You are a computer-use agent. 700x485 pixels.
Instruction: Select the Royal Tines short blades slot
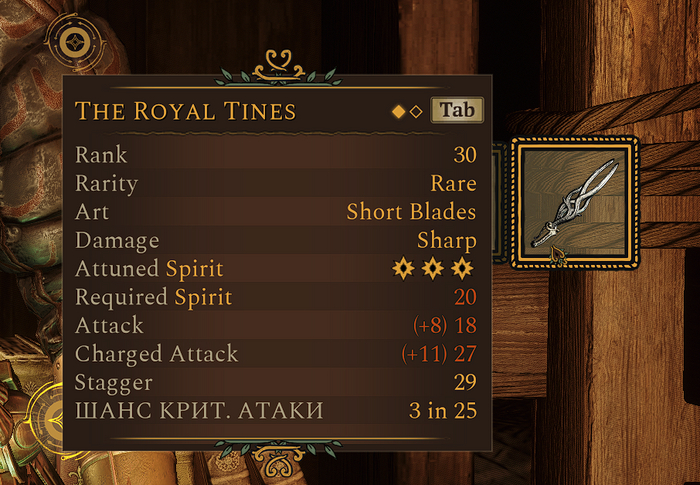[x=573, y=203]
